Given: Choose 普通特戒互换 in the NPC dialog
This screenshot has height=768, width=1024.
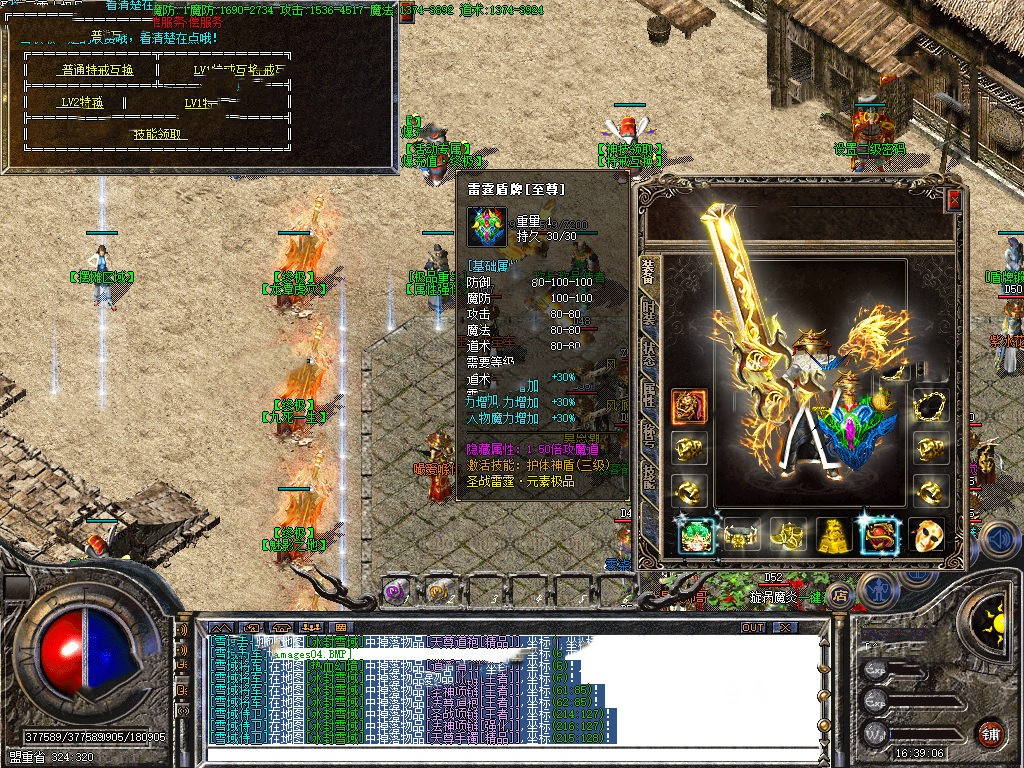Looking at the screenshot, I should coord(96,70).
